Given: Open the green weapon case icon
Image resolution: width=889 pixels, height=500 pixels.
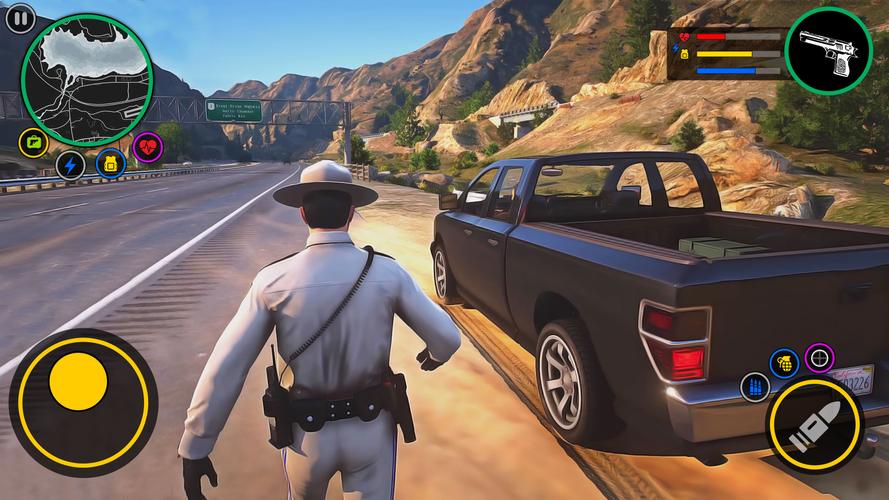Looking at the screenshot, I should [33, 142].
